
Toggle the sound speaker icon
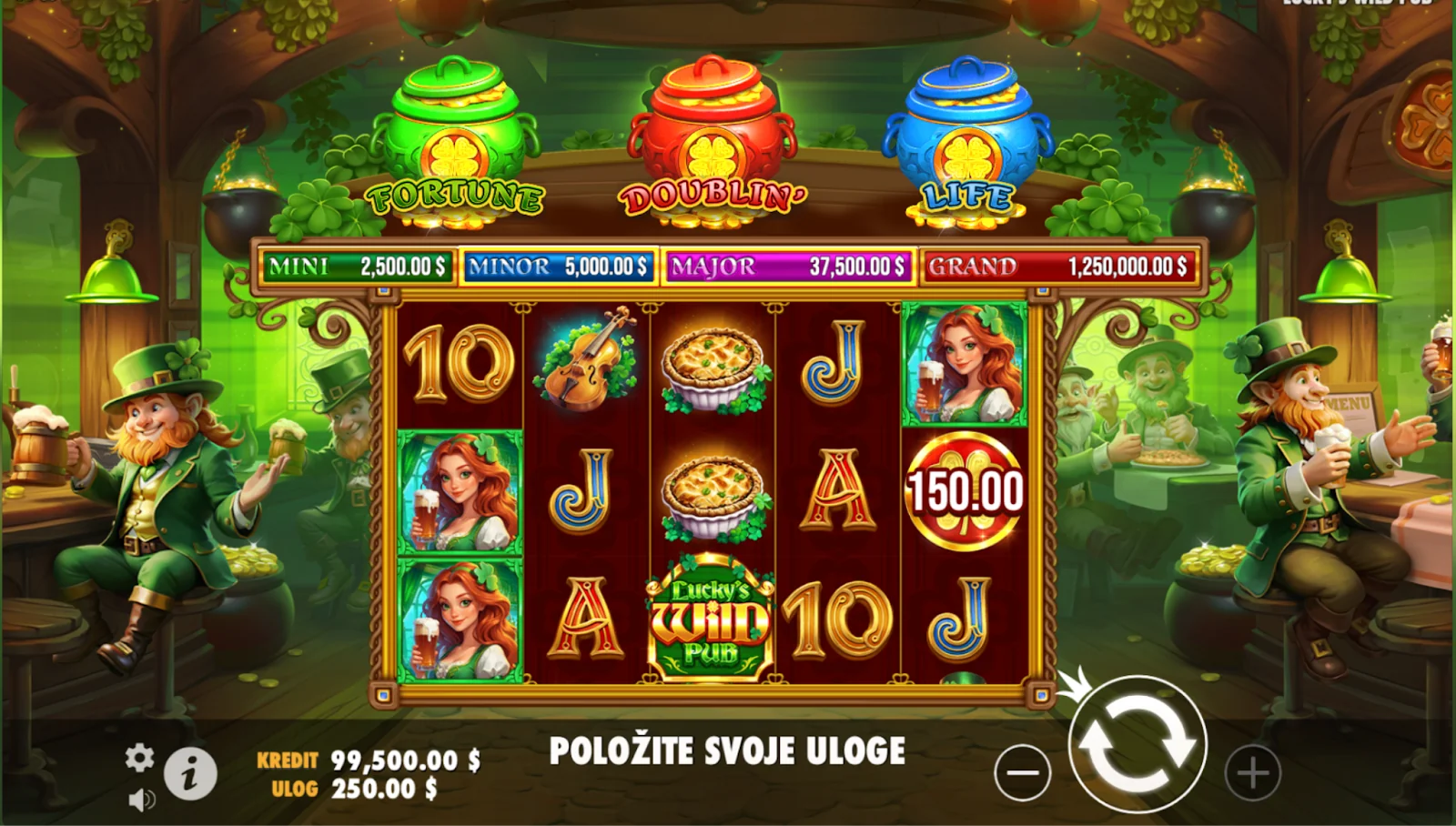pyautogui.click(x=141, y=800)
